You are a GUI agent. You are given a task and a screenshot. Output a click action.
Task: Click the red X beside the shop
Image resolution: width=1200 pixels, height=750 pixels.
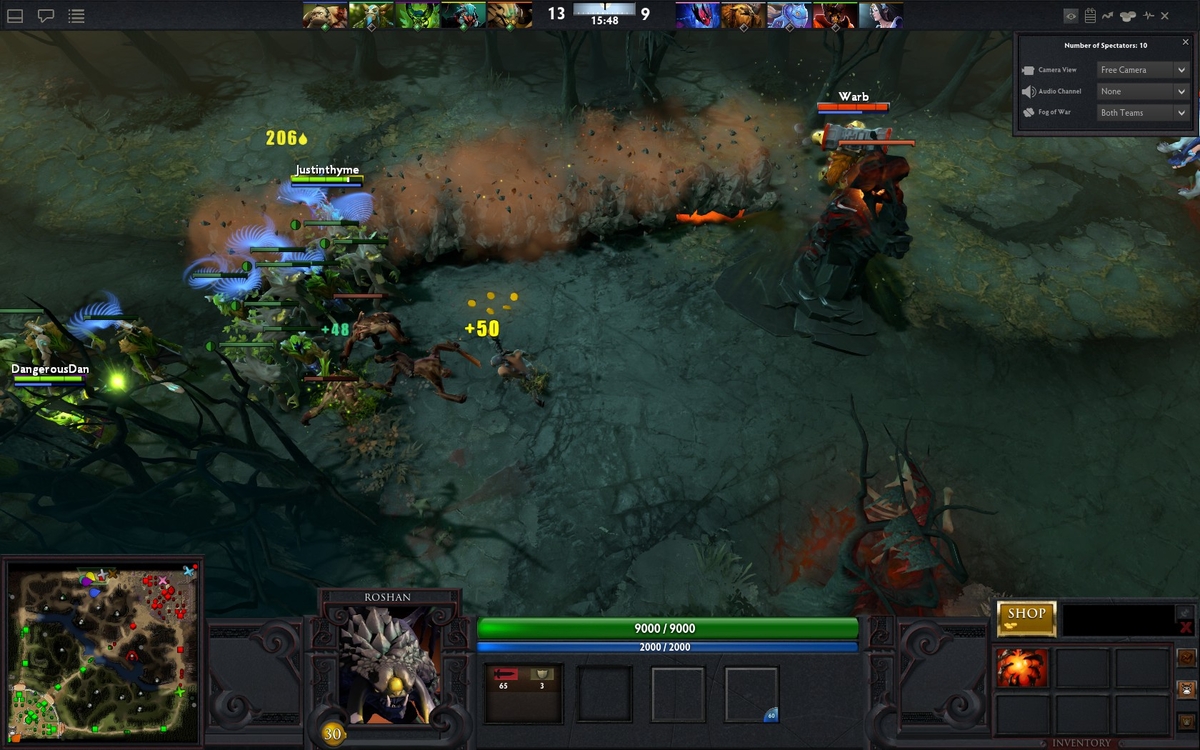[x=1186, y=627]
